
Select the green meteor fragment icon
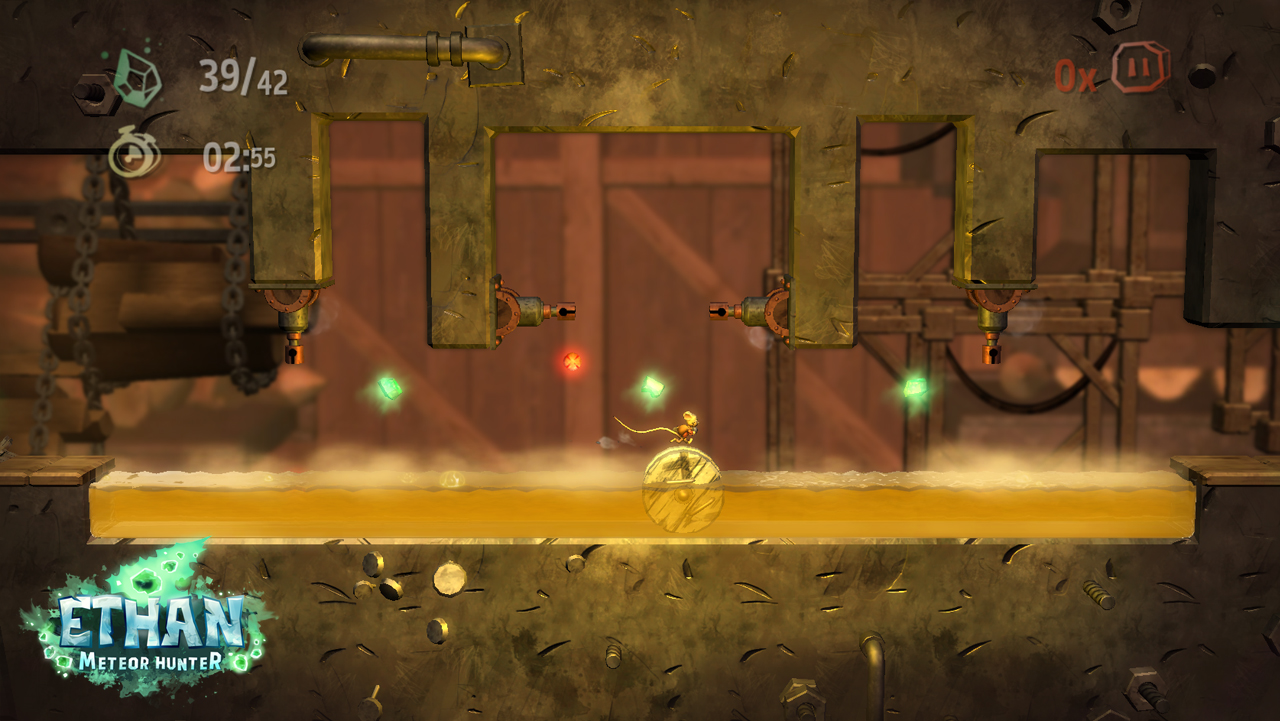(137, 77)
